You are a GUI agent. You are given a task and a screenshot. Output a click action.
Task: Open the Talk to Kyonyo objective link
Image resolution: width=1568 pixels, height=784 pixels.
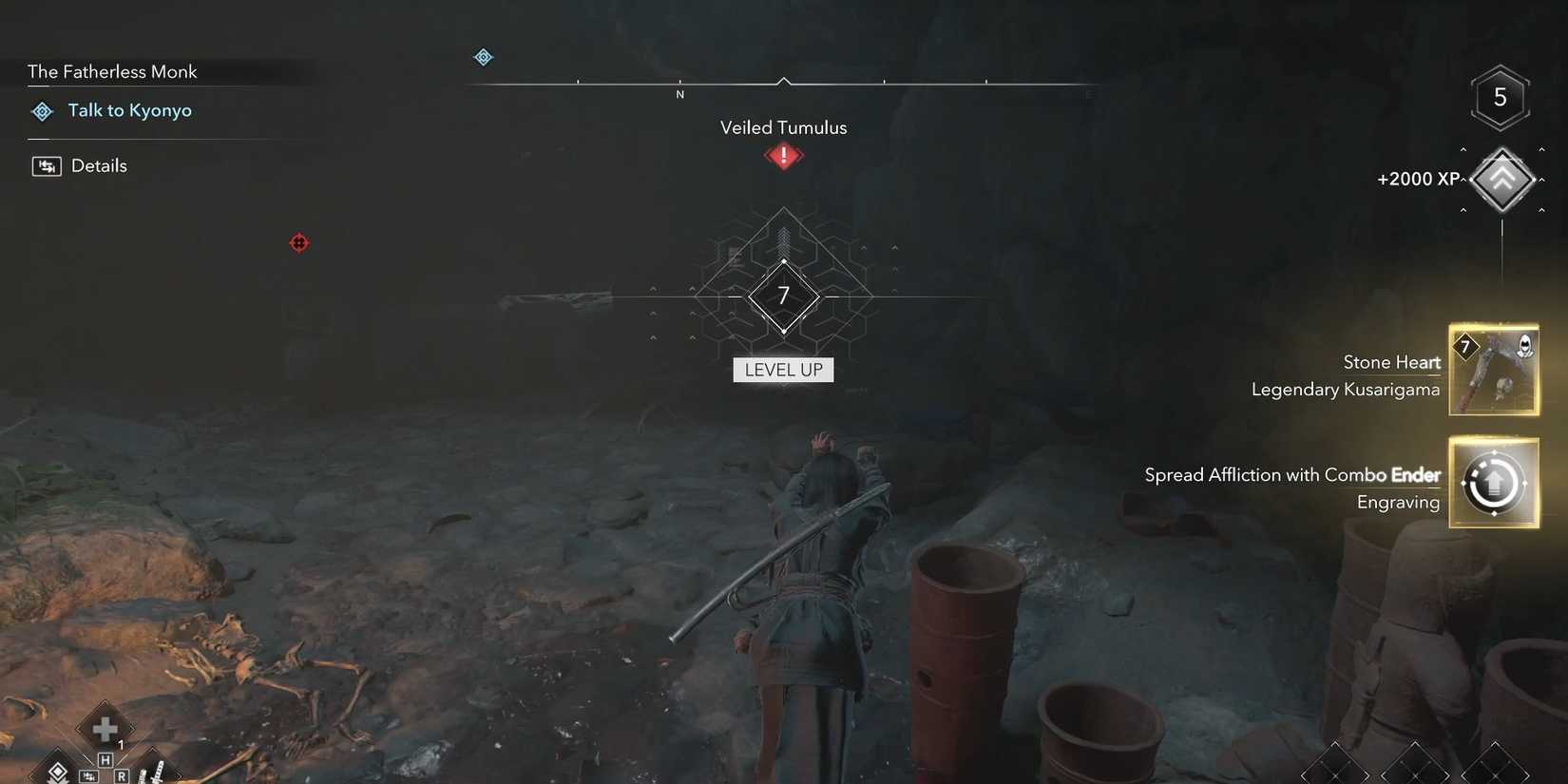click(130, 110)
